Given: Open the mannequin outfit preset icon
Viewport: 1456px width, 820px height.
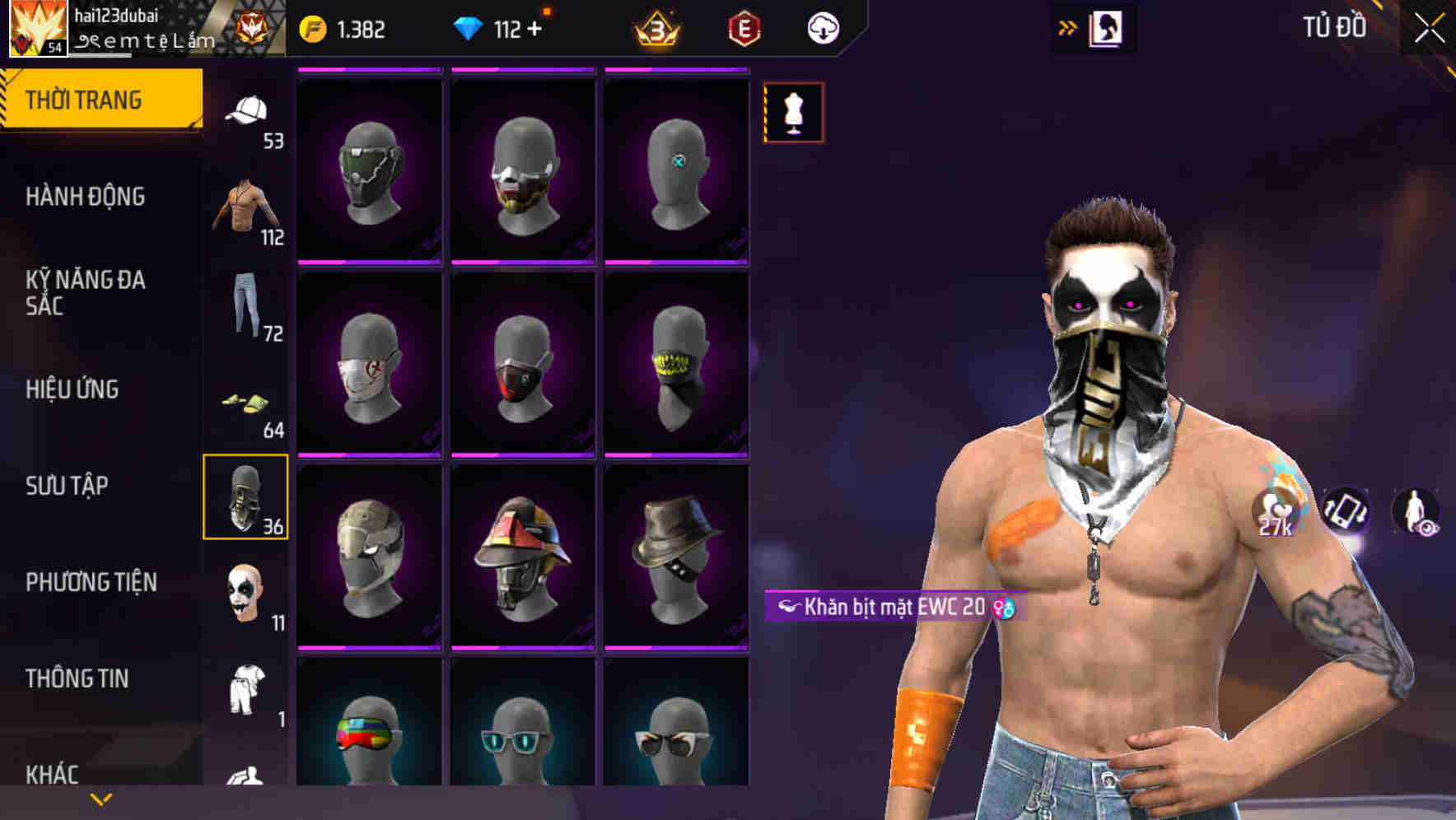Looking at the screenshot, I should (x=793, y=111).
